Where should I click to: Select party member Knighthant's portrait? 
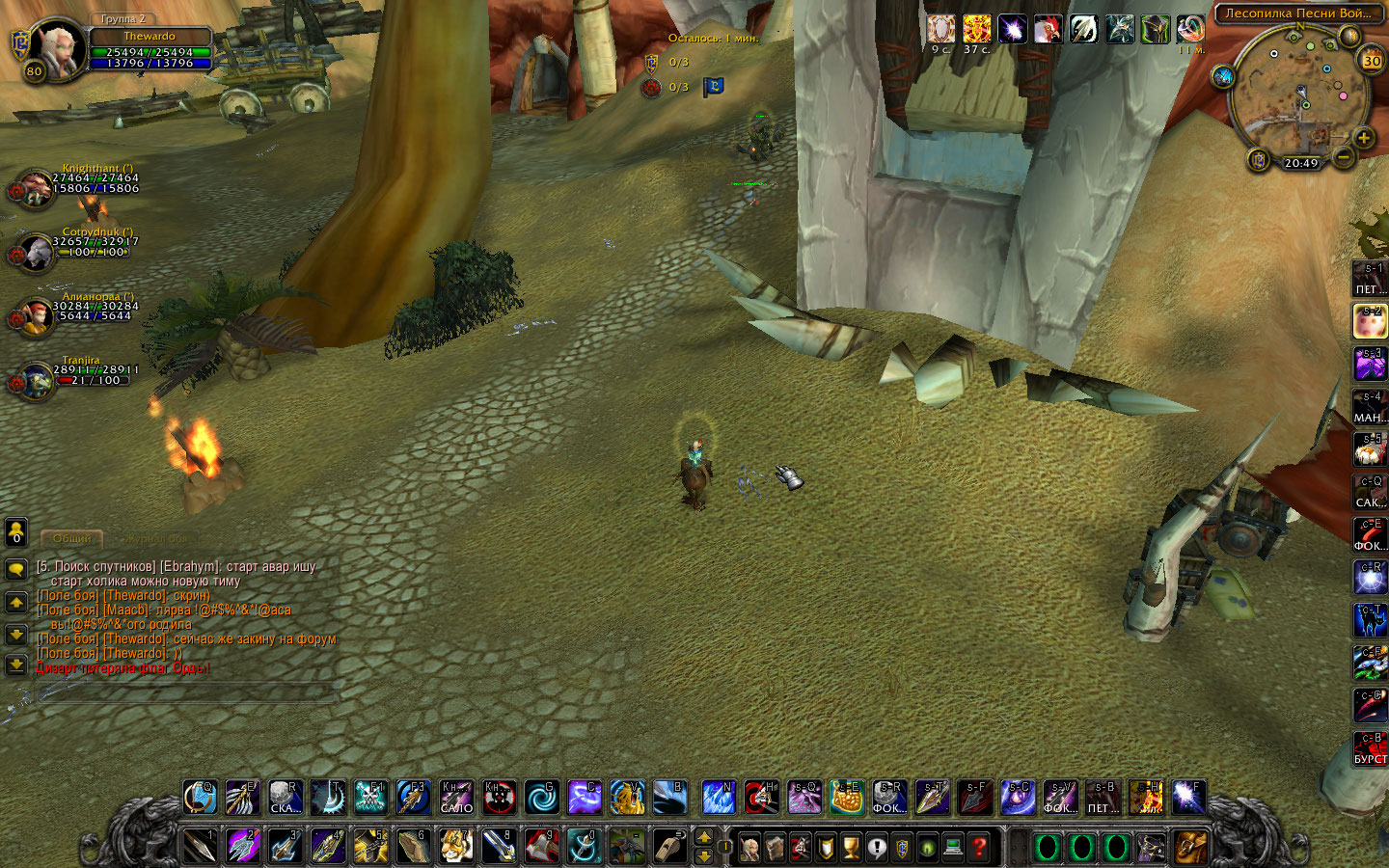click(35, 188)
